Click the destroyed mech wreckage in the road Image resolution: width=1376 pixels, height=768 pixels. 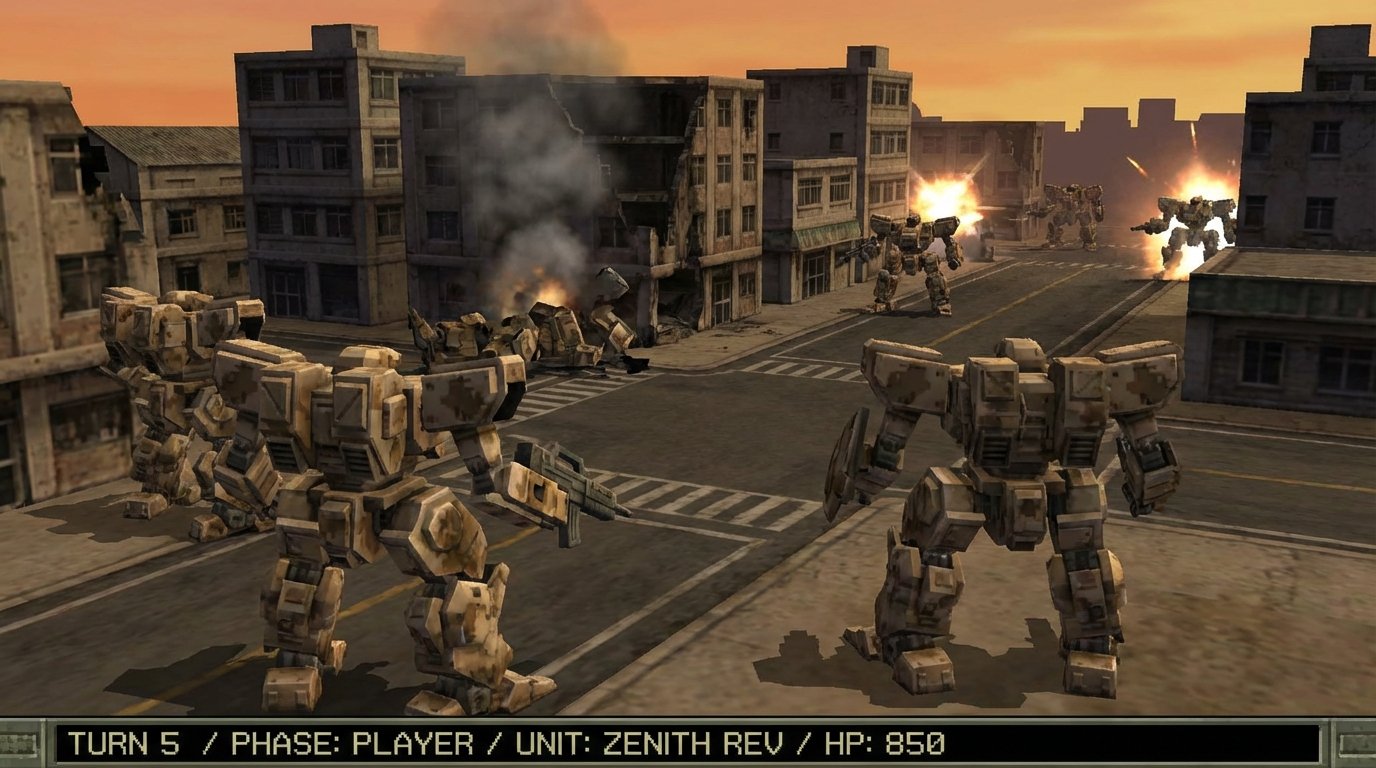pyautogui.click(x=565, y=330)
